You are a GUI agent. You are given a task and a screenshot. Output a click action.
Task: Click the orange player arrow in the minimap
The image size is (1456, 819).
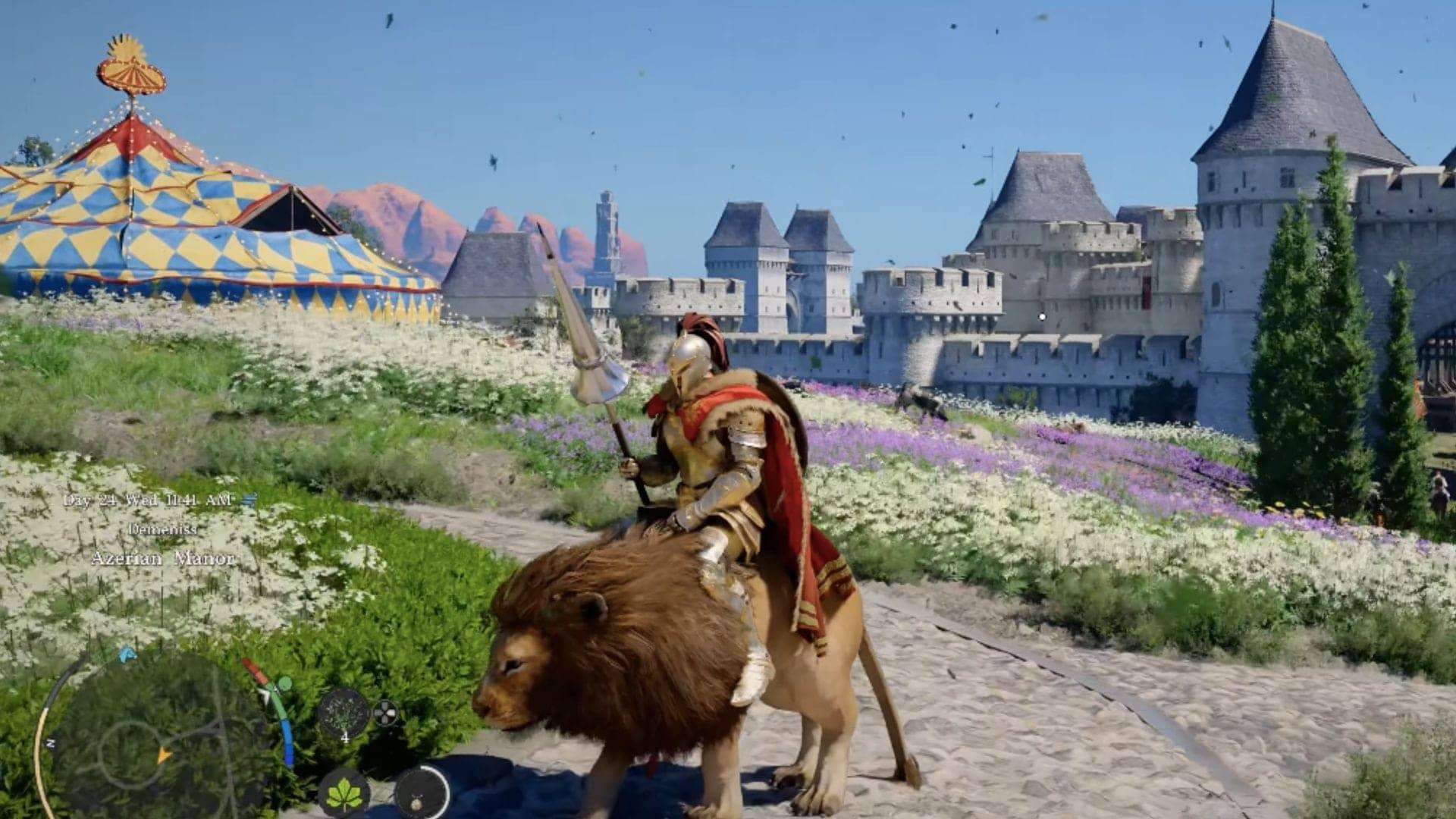click(164, 756)
